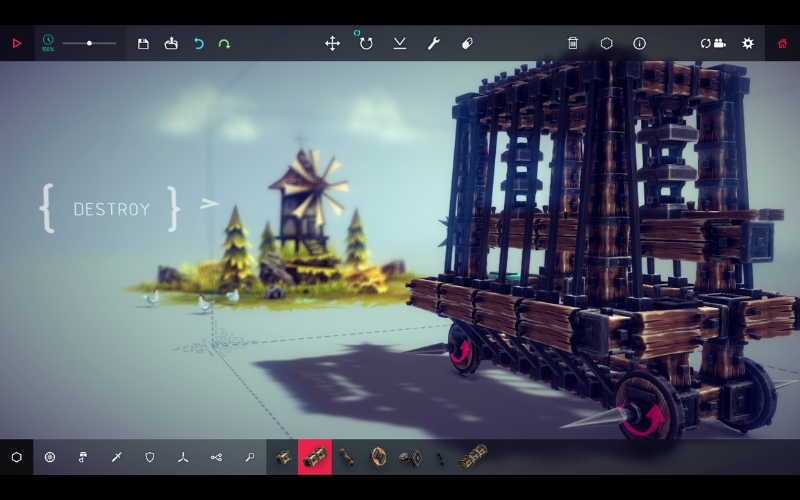Activate the rotate machine tool
This screenshot has height=500, width=800.
366,43
